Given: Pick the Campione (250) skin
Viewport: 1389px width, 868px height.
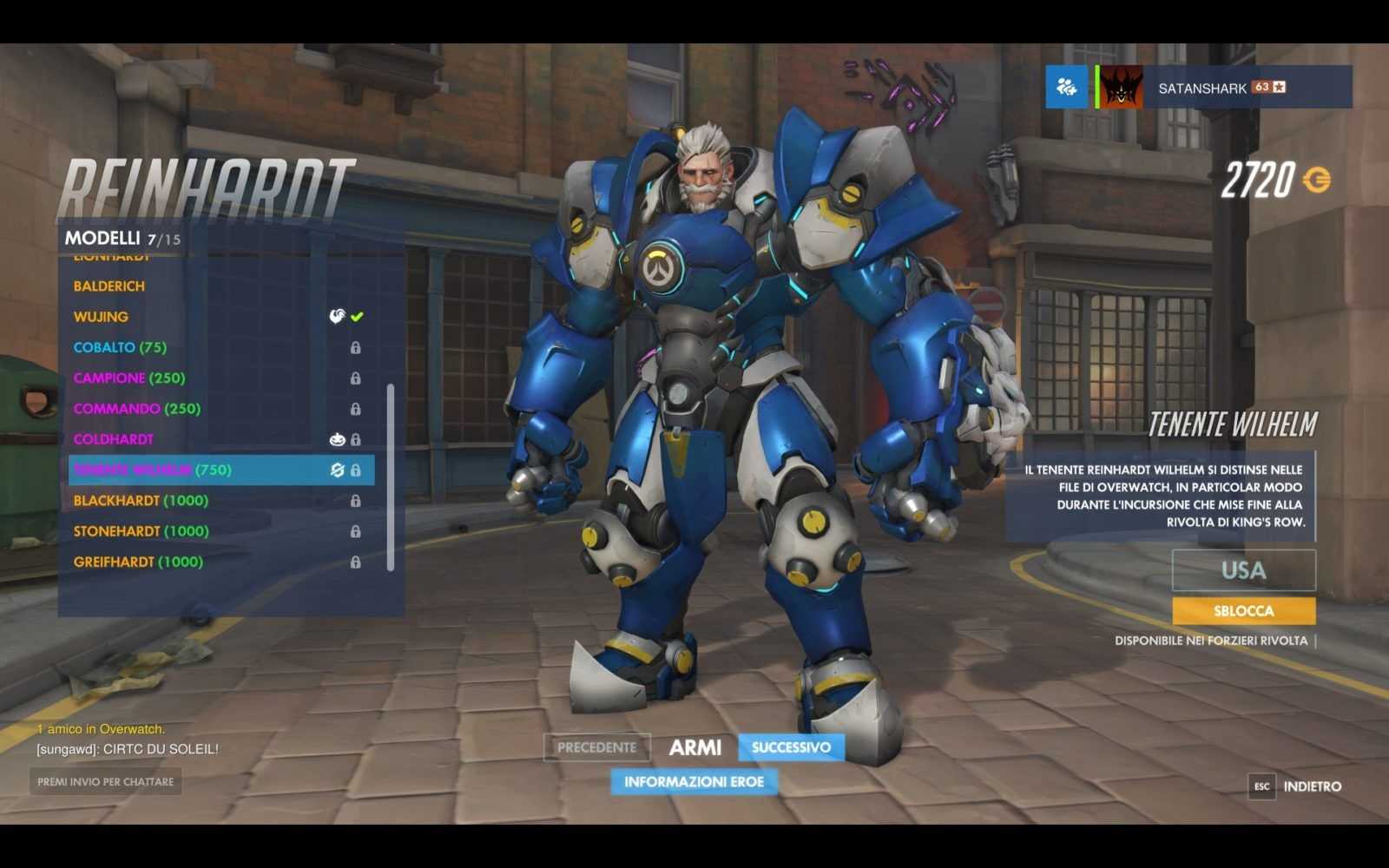Looking at the screenshot, I should 129,378.
